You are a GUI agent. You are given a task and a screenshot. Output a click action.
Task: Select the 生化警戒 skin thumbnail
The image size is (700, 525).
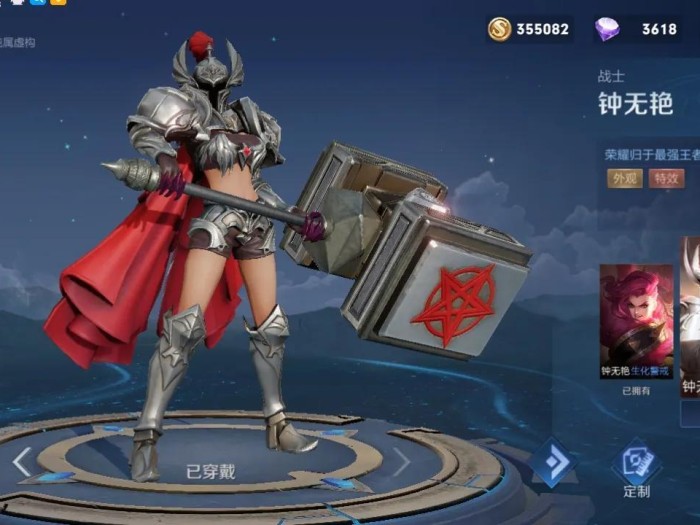pyautogui.click(x=636, y=318)
